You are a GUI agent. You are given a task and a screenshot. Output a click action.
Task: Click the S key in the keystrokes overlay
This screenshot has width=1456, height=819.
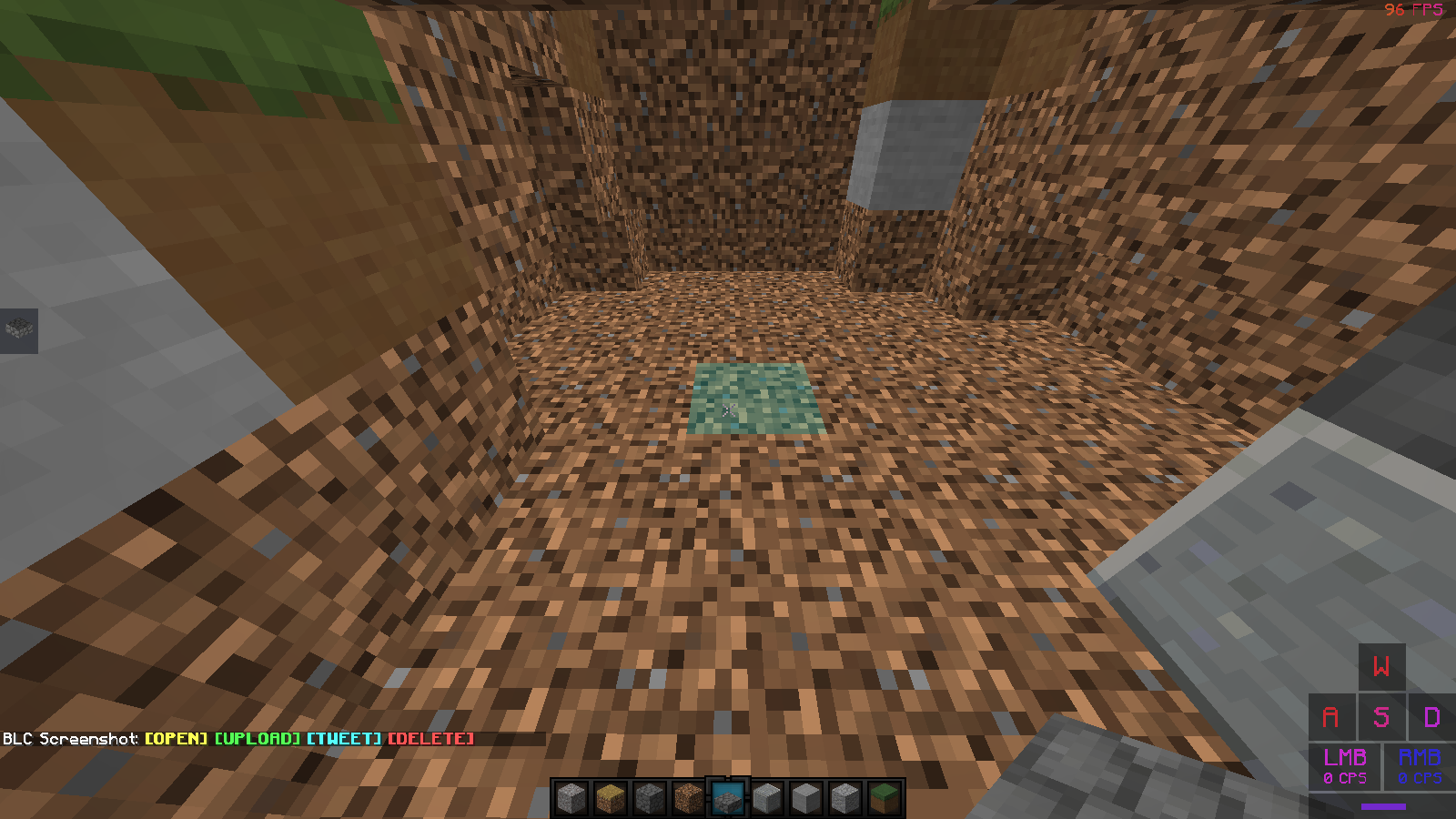(x=1380, y=718)
